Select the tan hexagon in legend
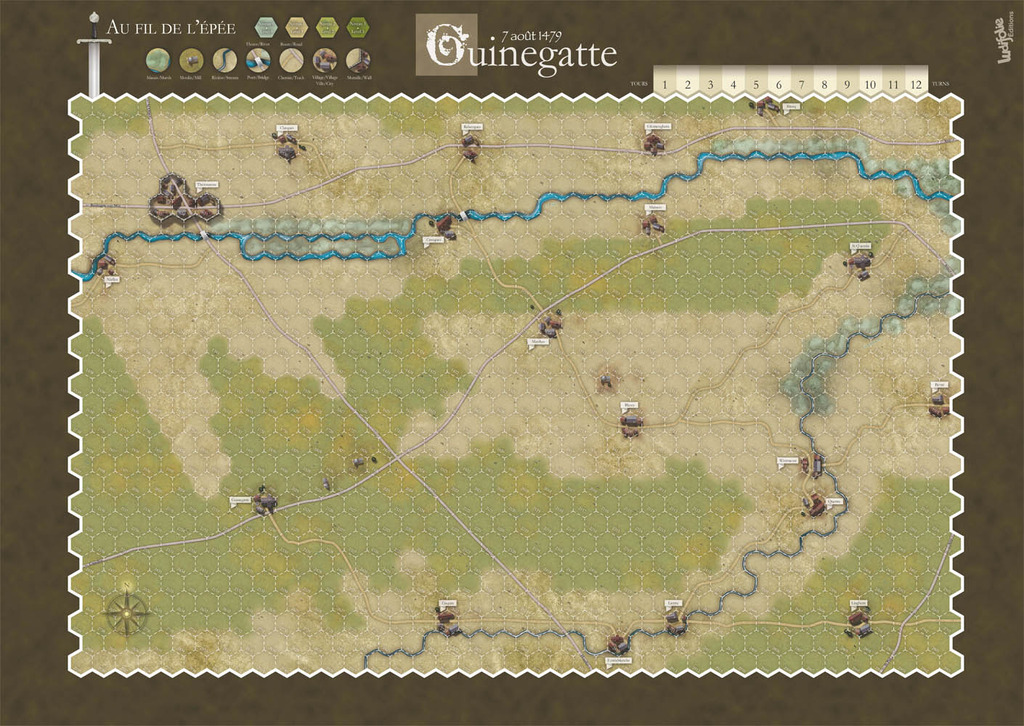This screenshot has width=1024, height=726. [x=297, y=27]
